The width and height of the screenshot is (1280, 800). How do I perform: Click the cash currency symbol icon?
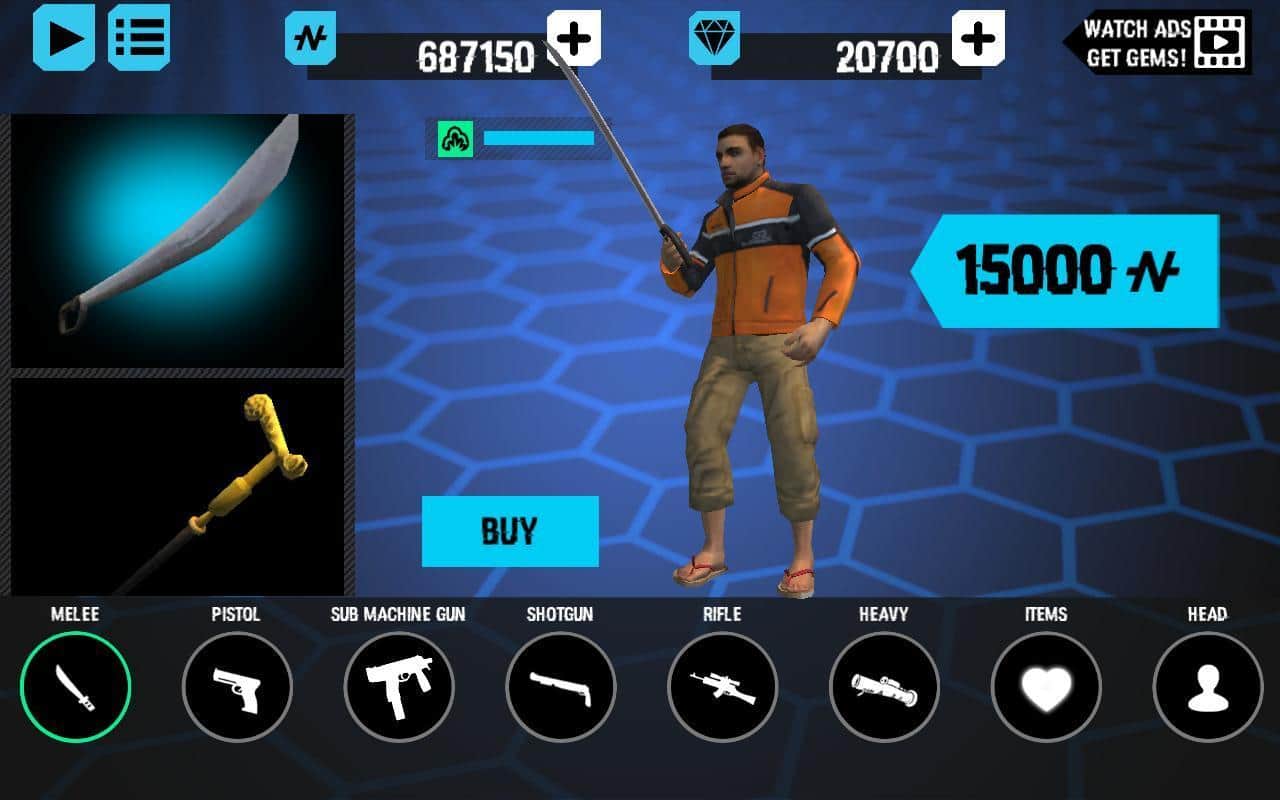311,37
